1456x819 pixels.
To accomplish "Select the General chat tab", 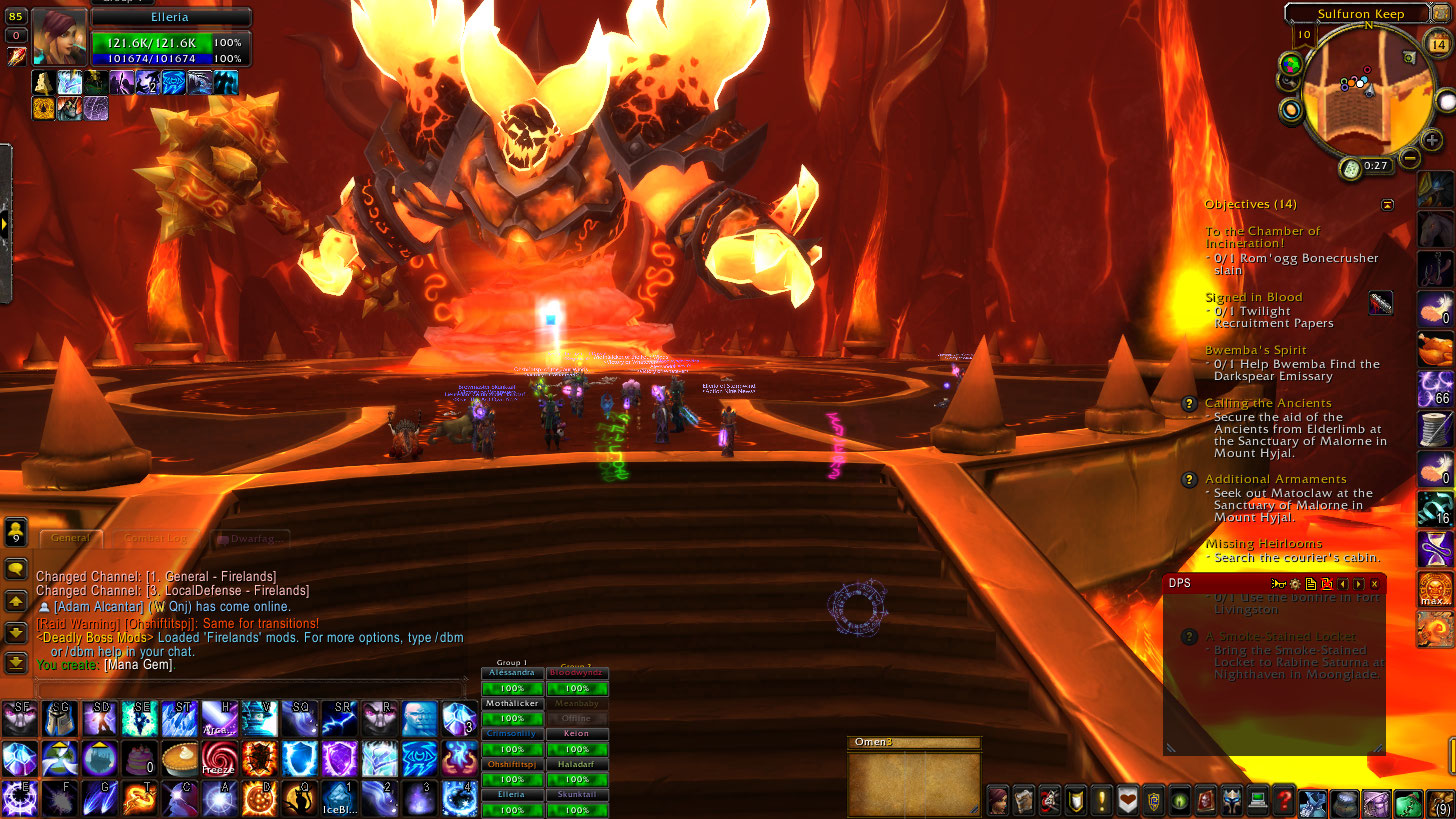I will [70, 538].
